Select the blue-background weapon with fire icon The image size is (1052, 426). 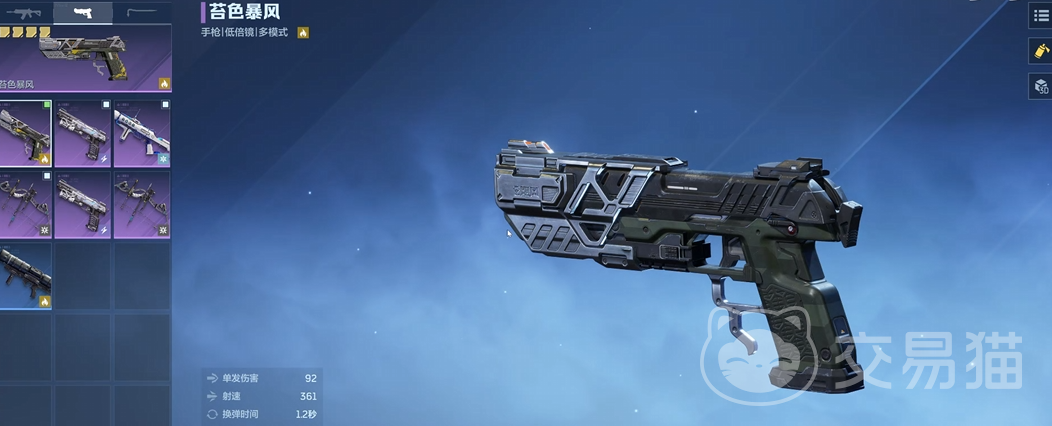click(x=26, y=276)
